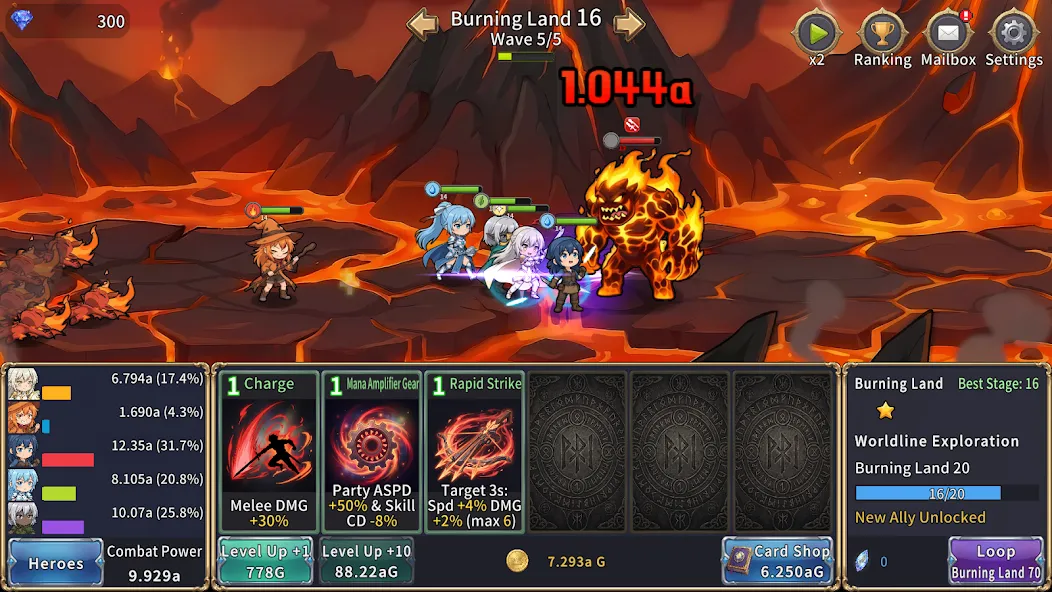The width and height of the screenshot is (1052, 592).
Task: Select the Charge melee damage card
Action: pos(269,452)
